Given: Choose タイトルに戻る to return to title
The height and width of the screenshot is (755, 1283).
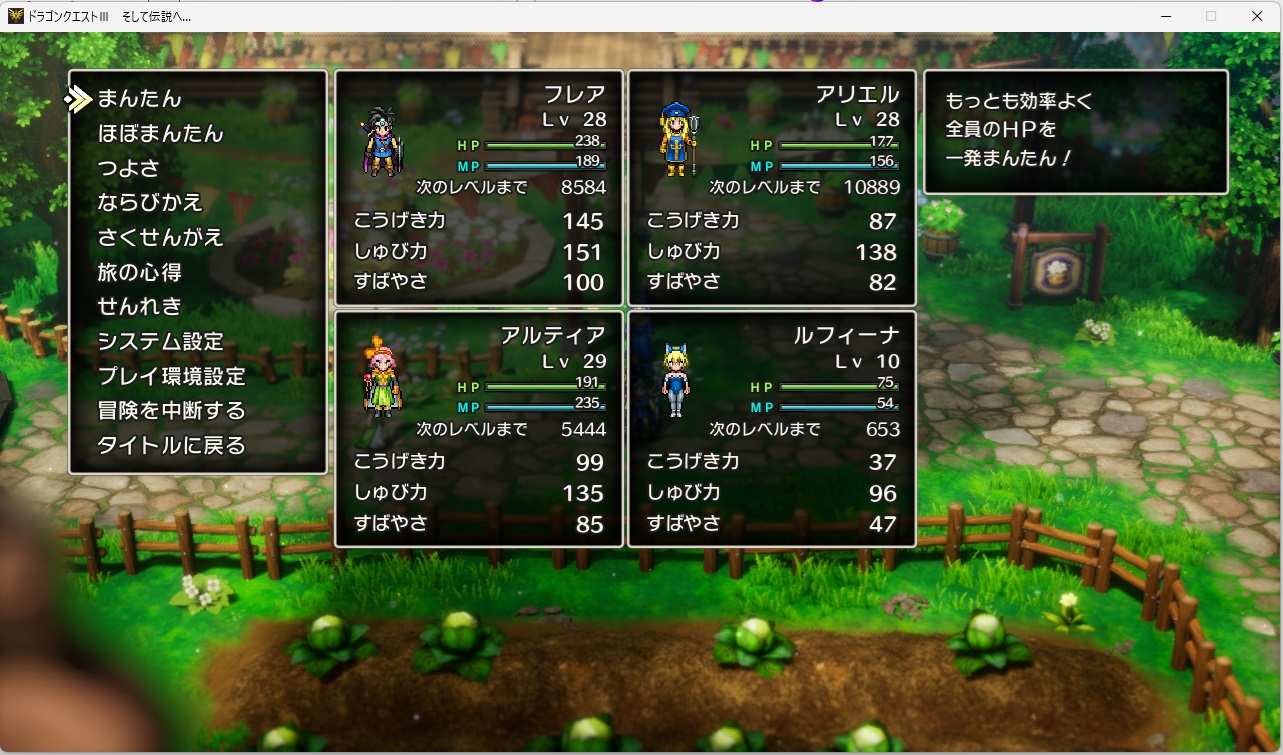Looking at the screenshot, I should pyautogui.click(x=171, y=446).
